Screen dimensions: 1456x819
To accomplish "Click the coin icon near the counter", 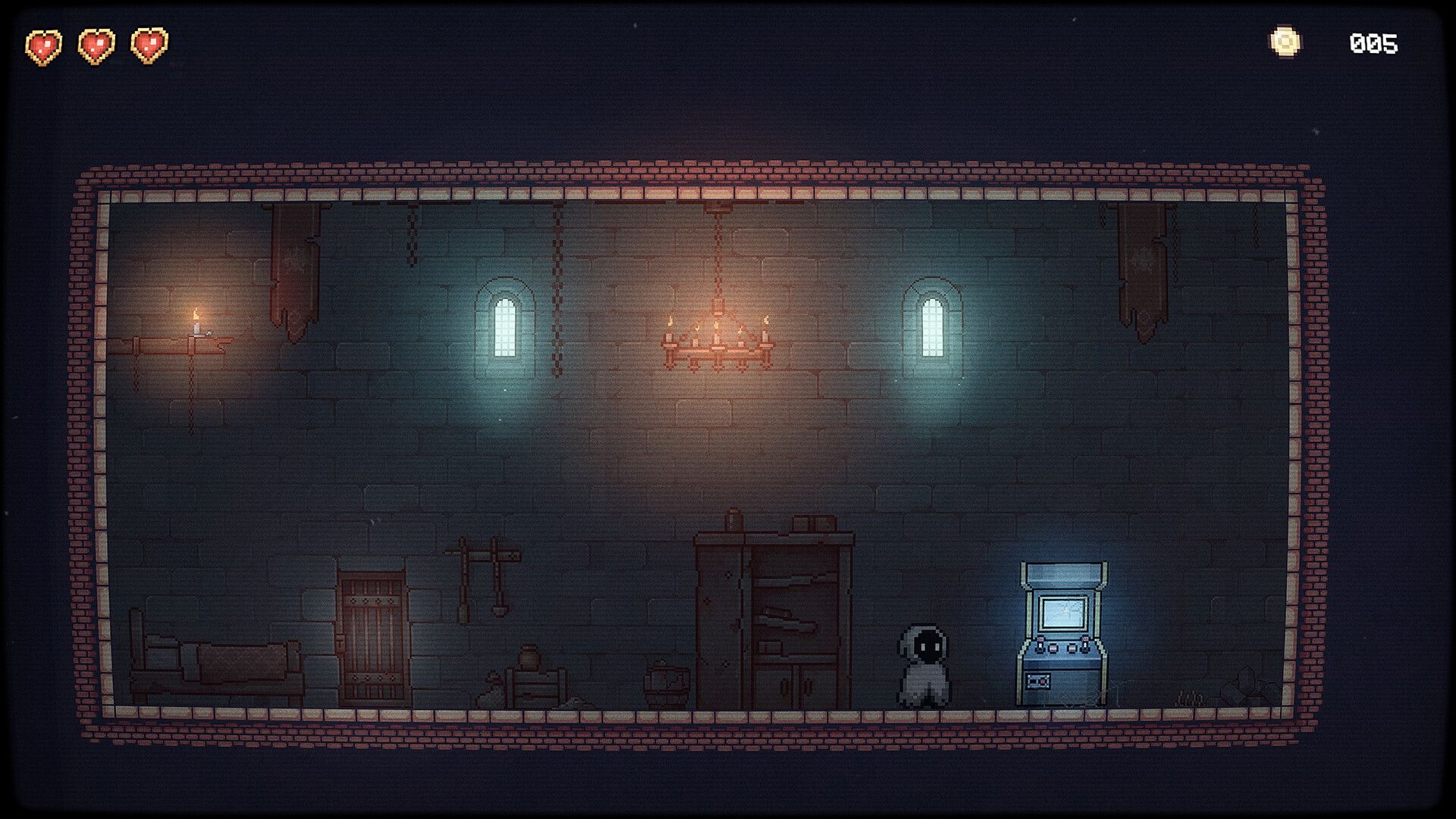I will pos(1287,42).
